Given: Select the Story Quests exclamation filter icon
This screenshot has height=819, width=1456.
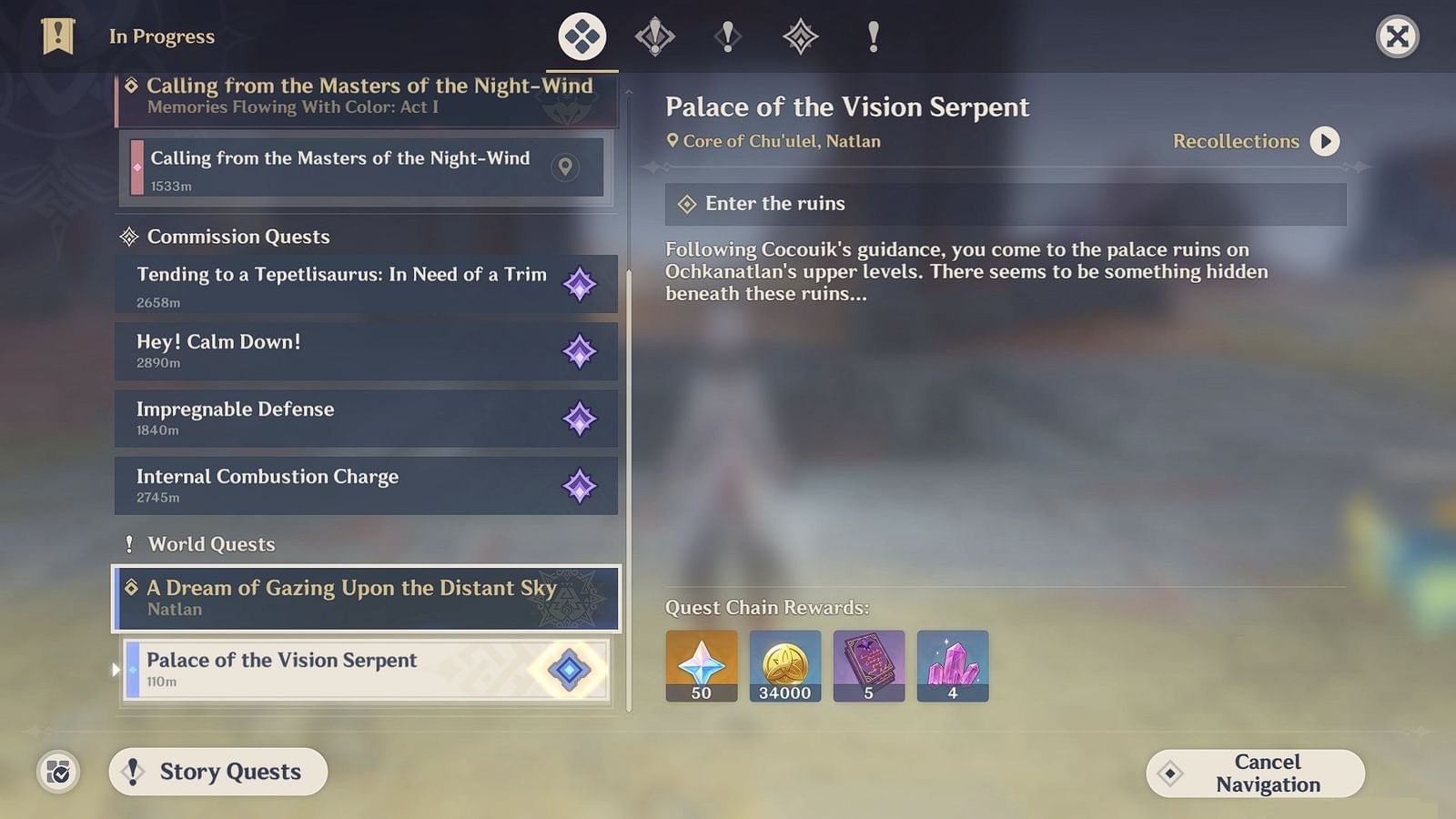Looking at the screenshot, I should click(x=727, y=36).
